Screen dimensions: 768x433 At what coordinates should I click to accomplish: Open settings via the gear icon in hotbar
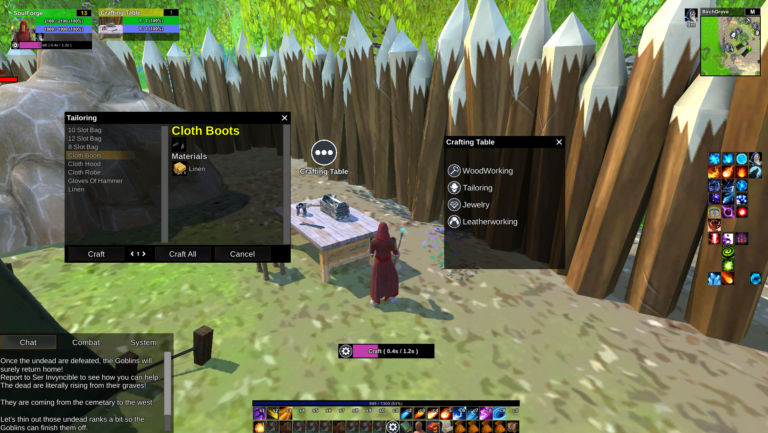(392, 427)
